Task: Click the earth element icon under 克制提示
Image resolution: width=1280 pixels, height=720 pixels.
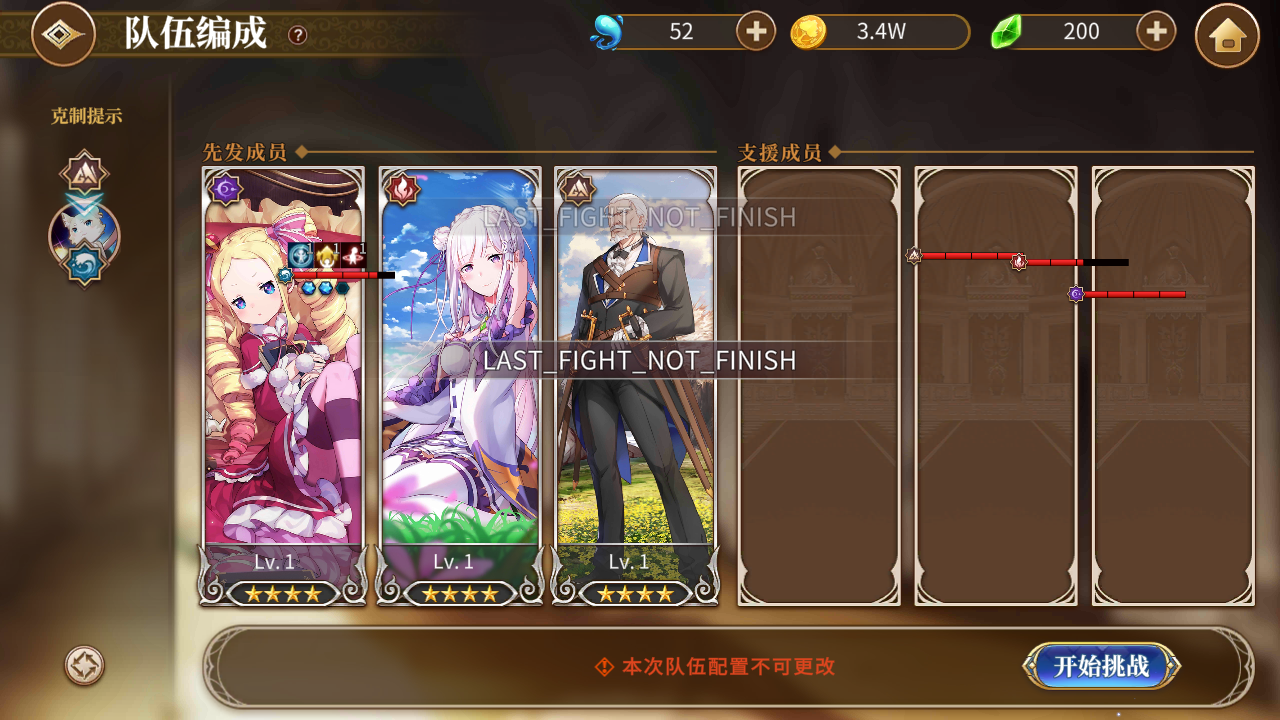Action: [x=84, y=171]
